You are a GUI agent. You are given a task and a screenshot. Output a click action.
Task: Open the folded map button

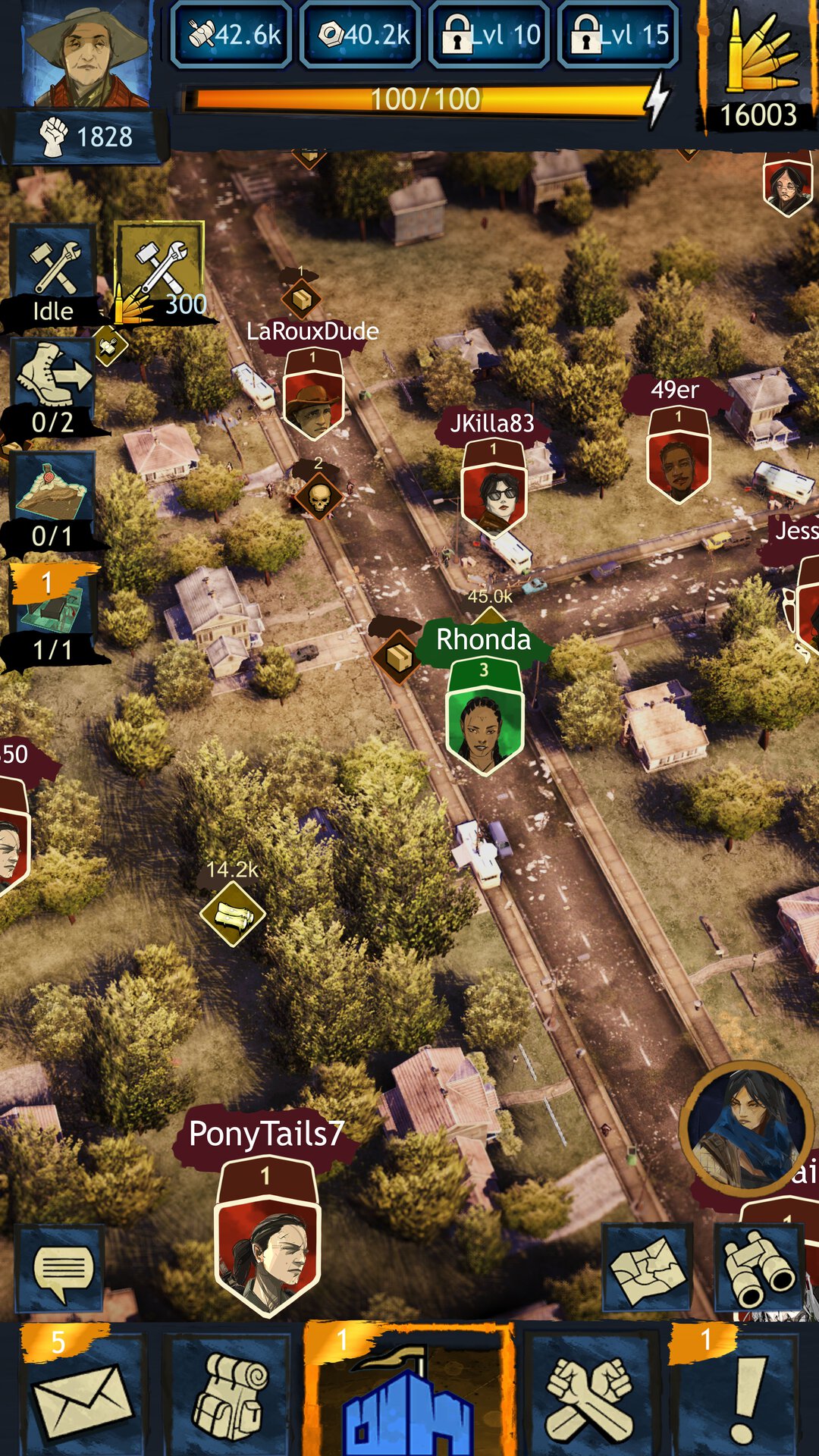point(647,1268)
